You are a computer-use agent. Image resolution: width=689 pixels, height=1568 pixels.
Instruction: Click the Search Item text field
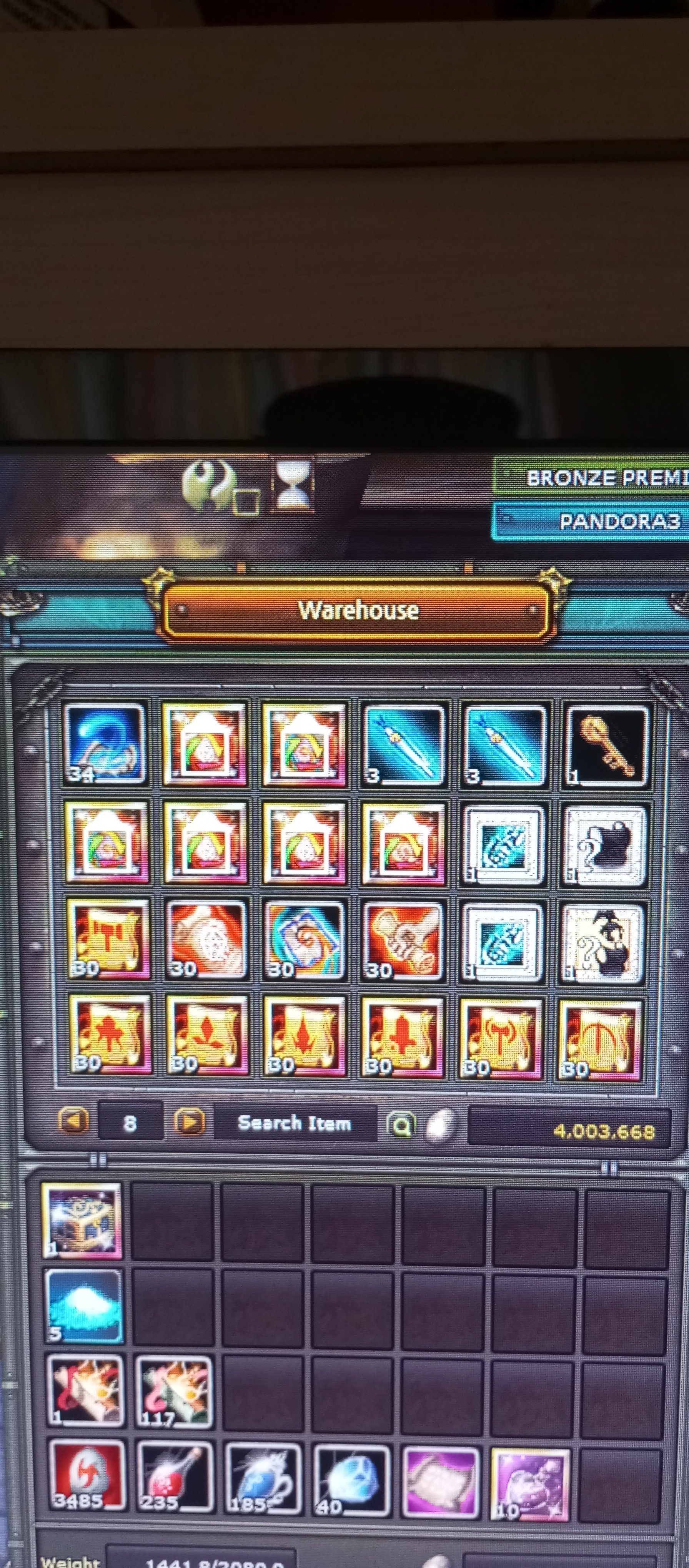(297, 1124)
